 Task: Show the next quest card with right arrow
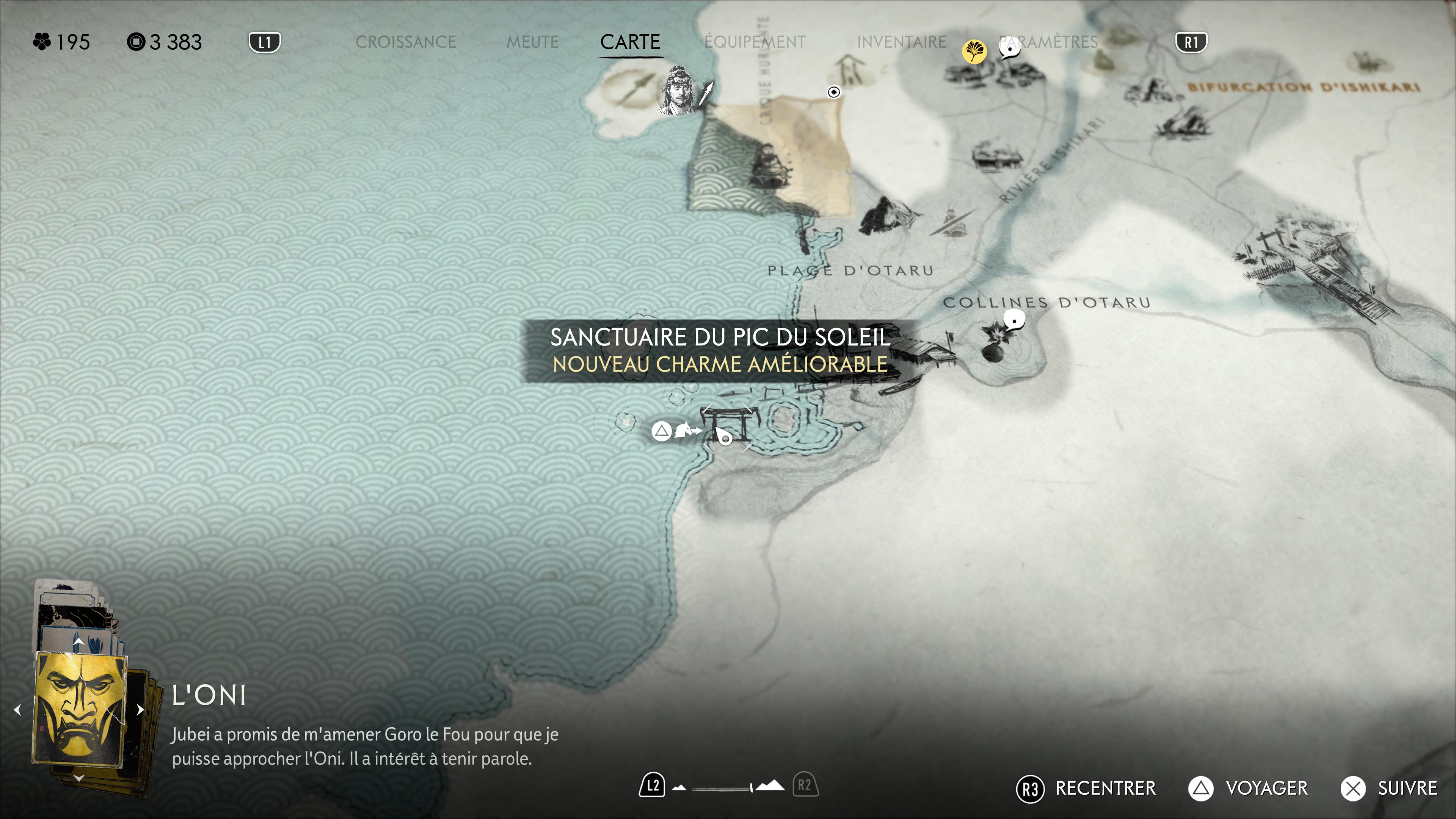(140, 709)
